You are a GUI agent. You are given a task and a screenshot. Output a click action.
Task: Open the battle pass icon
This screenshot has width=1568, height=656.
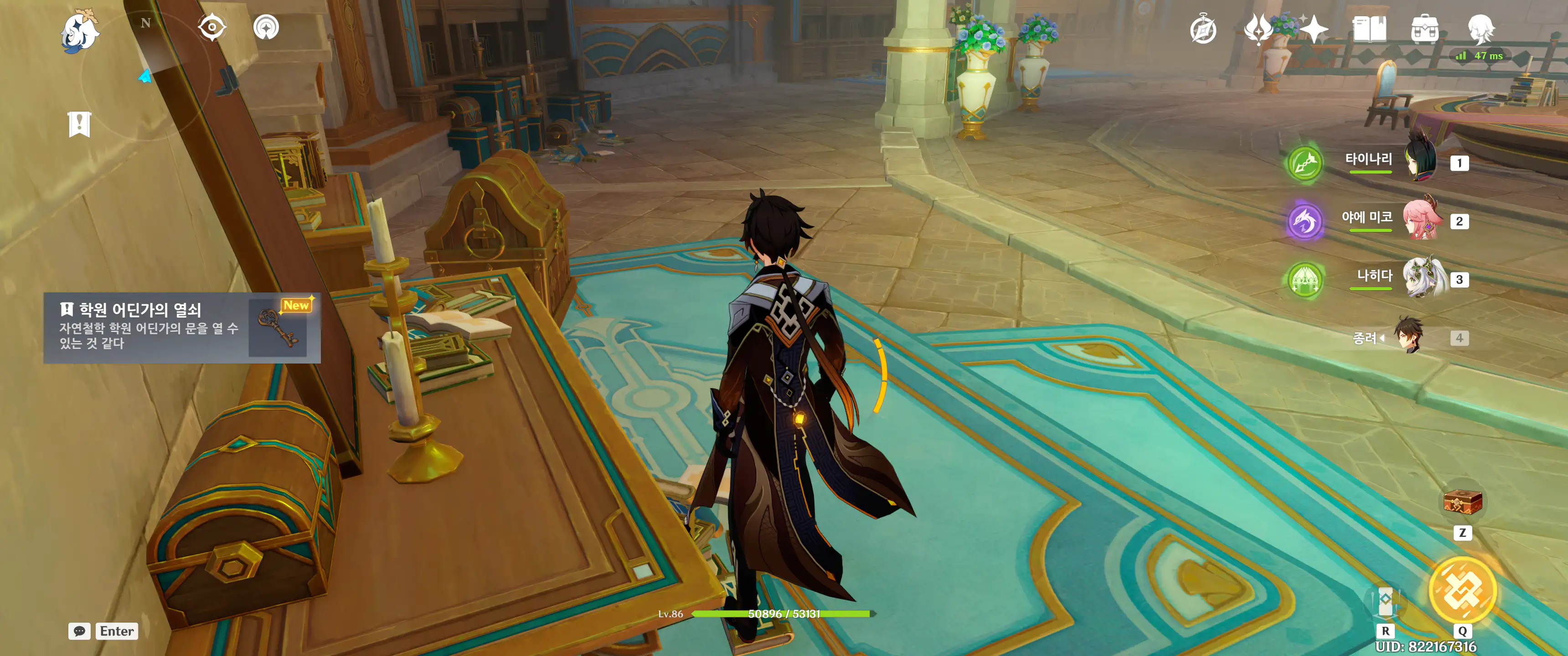click(1258, 29)
